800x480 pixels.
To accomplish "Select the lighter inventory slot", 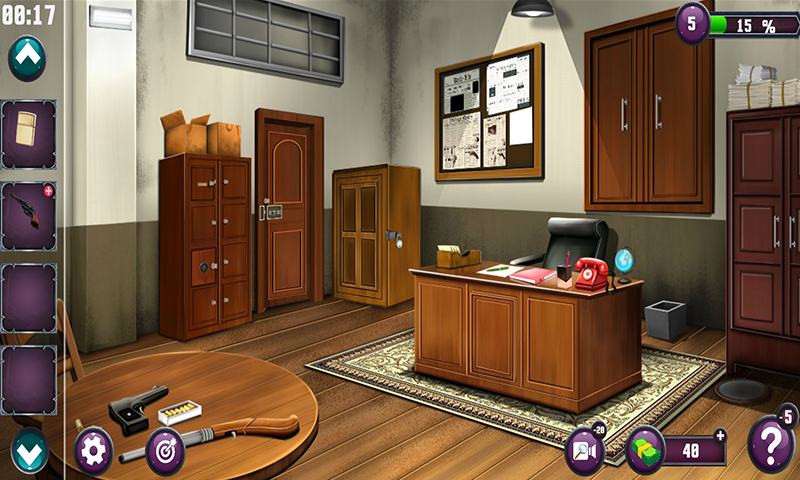I will [x=28, y=134].
